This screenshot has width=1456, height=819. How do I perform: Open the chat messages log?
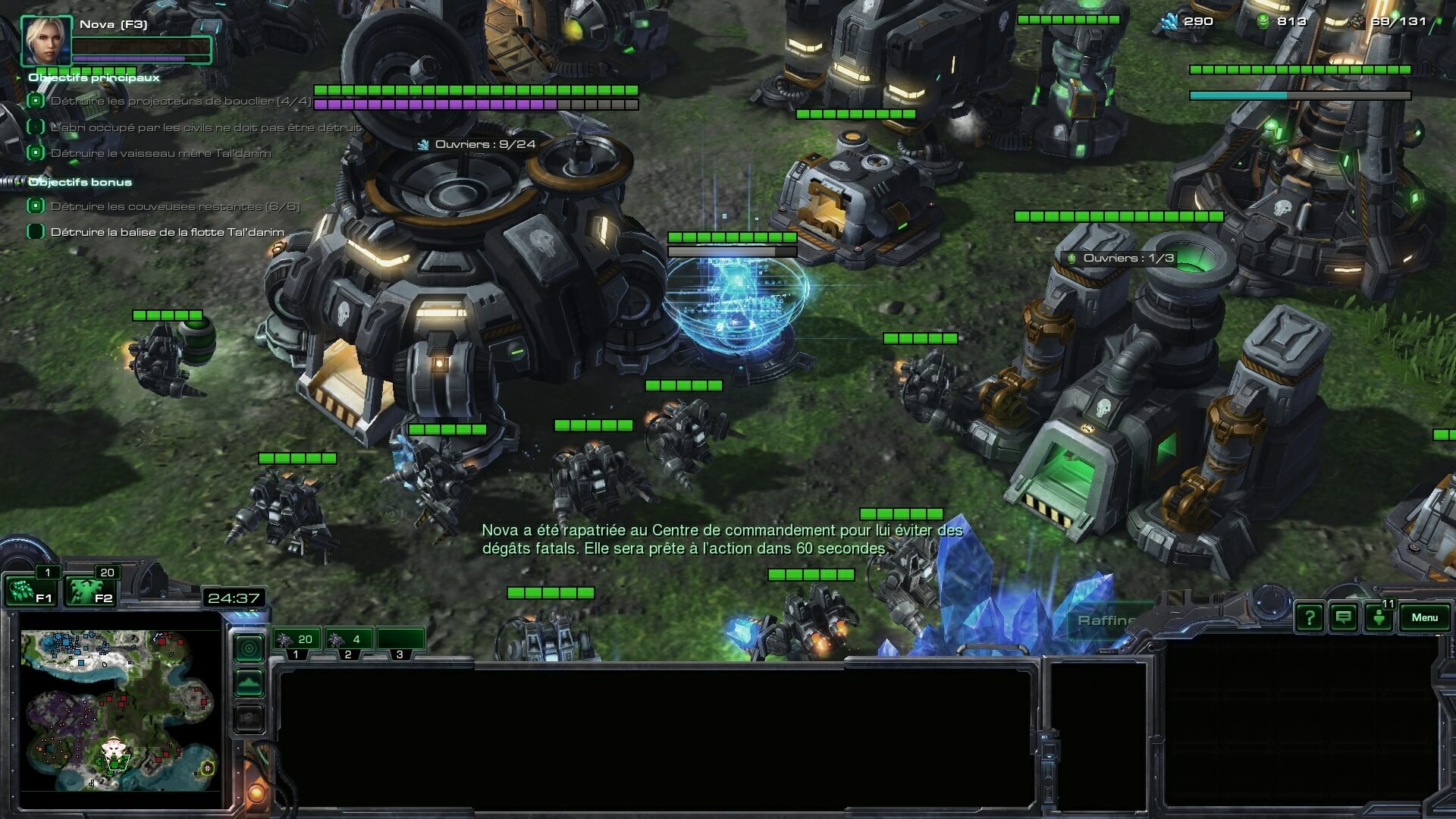[x=1343, y=618]
